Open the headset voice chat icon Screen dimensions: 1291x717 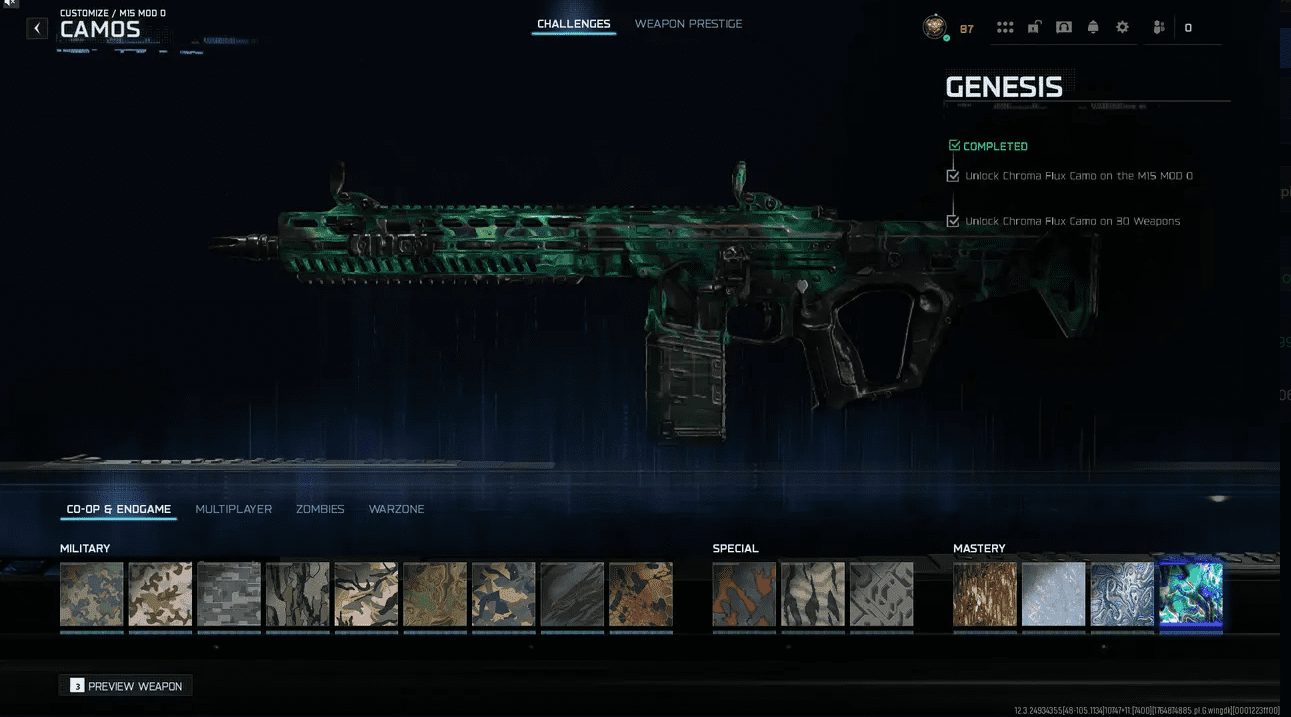pyautogui.click(x=1064, y=28)
